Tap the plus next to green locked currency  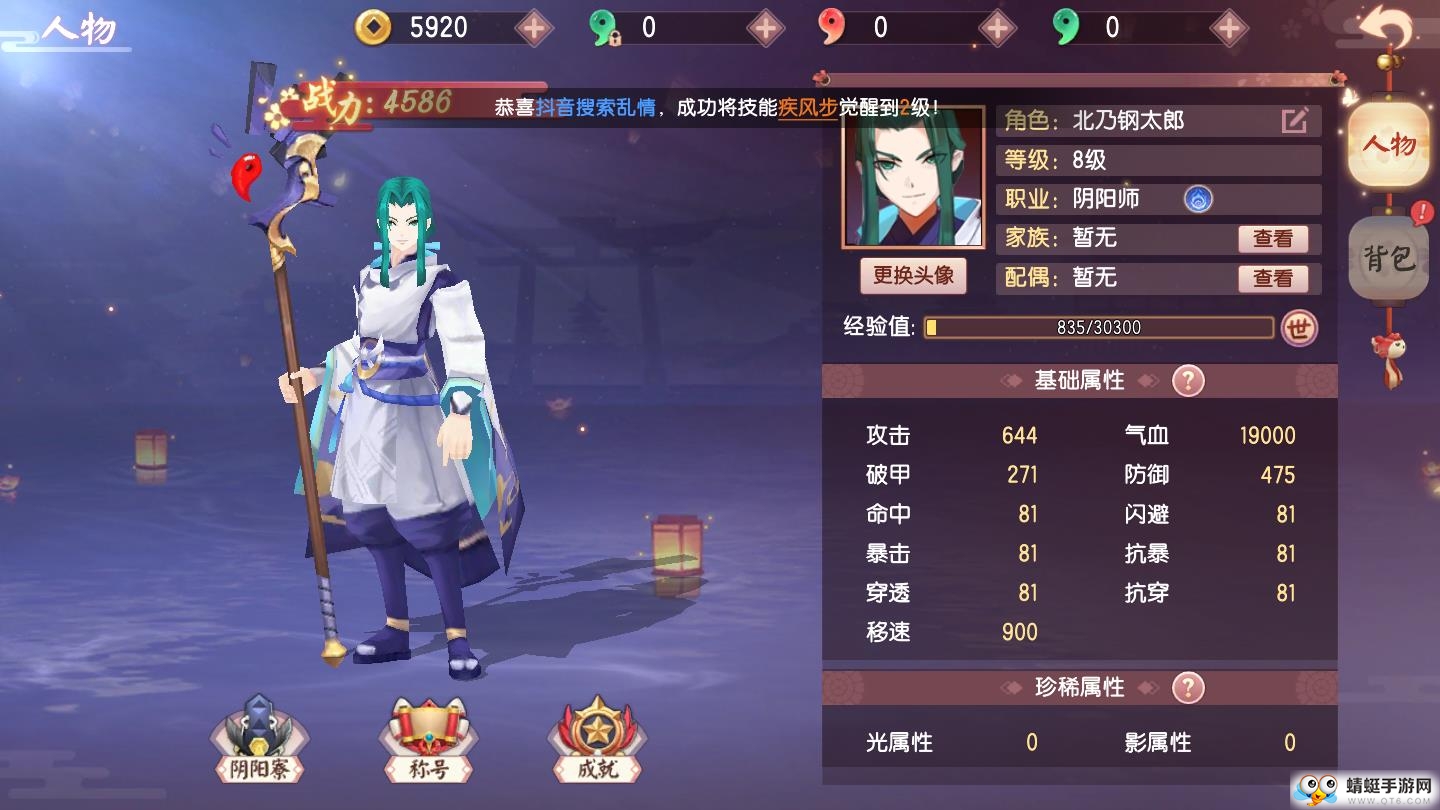pos(764,27)
